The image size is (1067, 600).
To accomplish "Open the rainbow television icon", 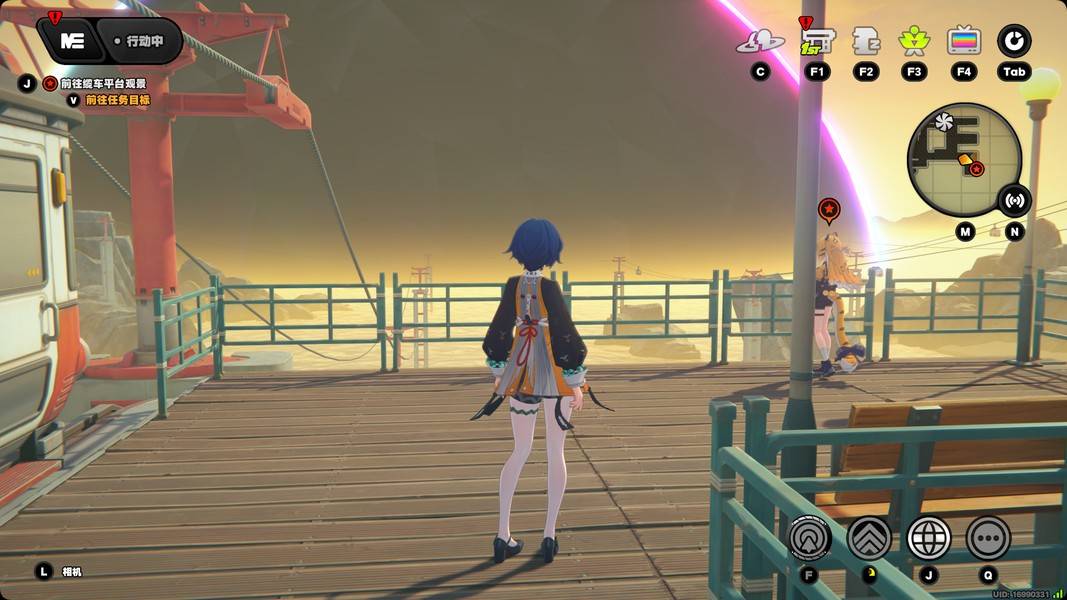I will [963, 42].
